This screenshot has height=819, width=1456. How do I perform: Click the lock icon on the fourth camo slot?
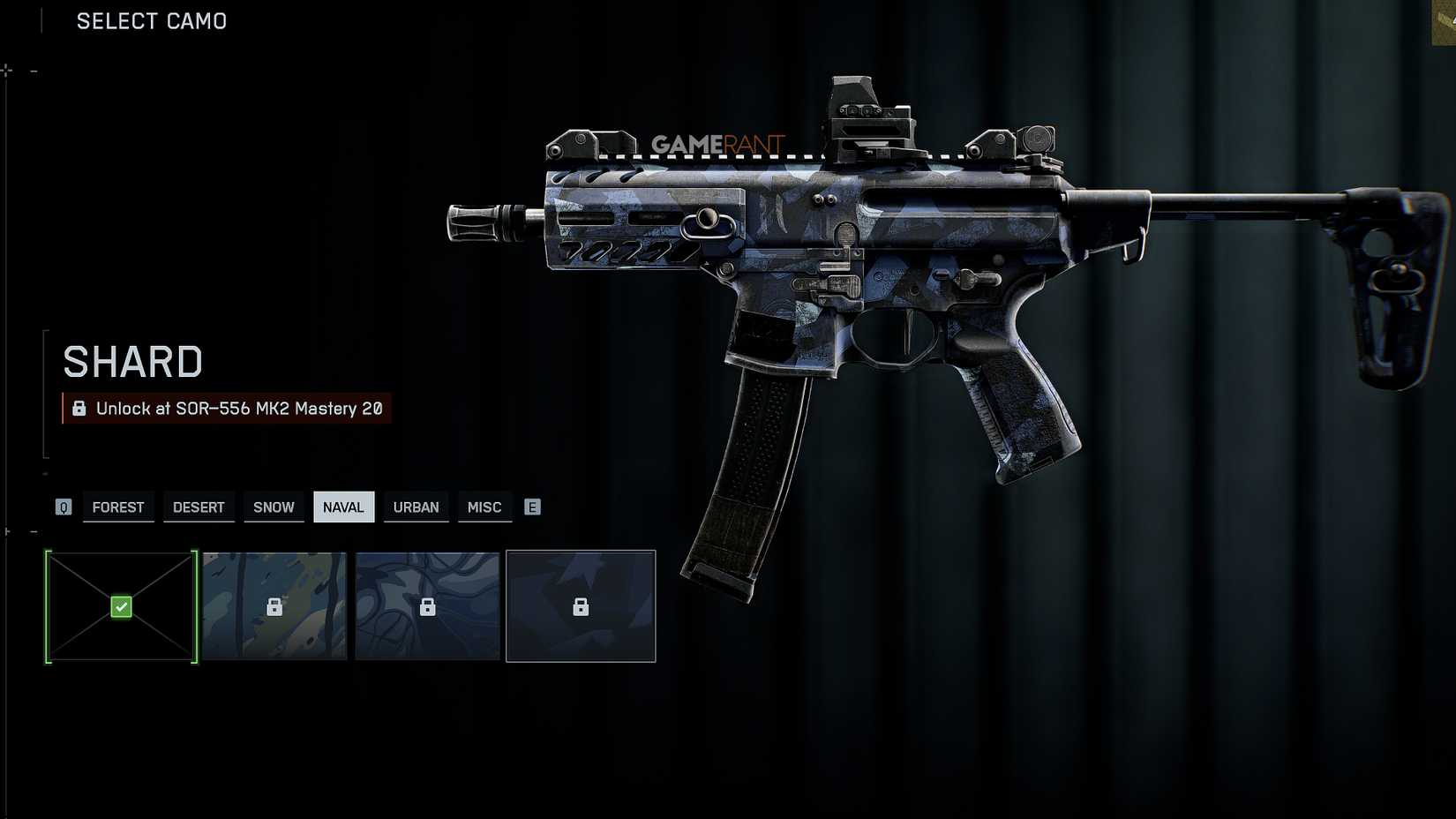coord(581,606)
